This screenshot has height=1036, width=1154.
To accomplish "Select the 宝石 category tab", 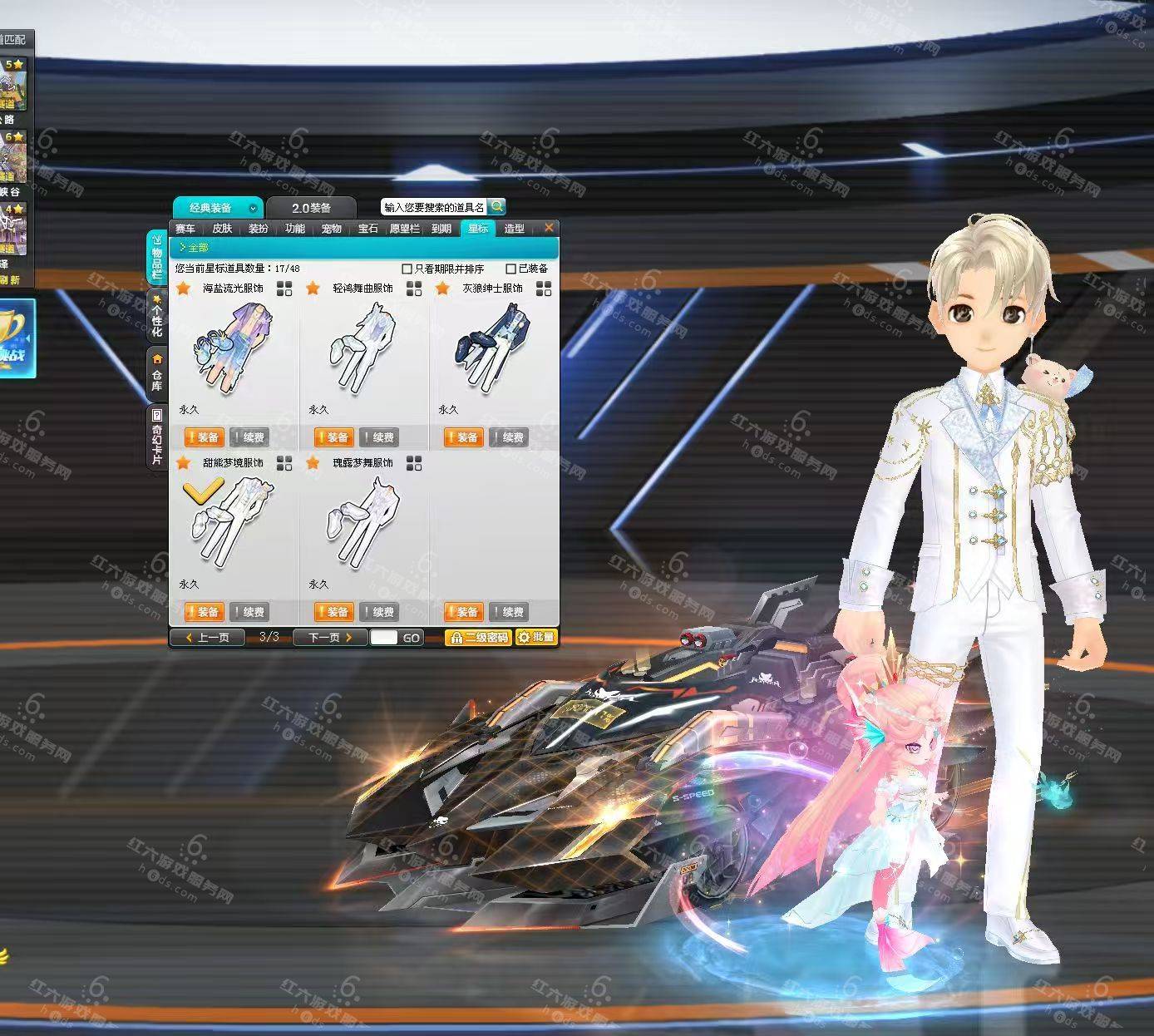I will click(x=367, y=229).
